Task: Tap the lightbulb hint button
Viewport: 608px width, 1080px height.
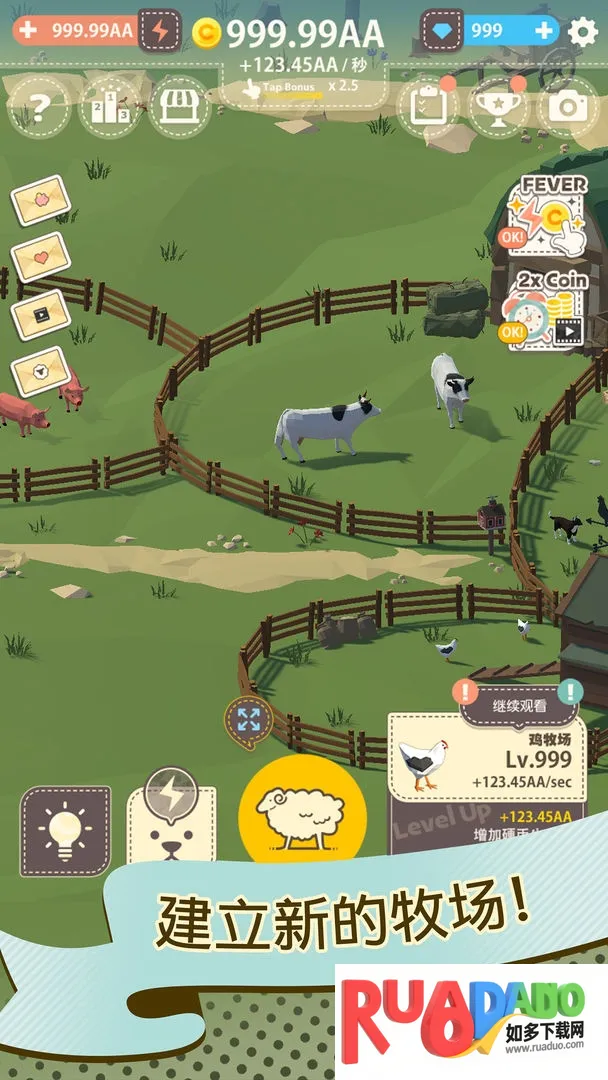Action: point(65,830)
